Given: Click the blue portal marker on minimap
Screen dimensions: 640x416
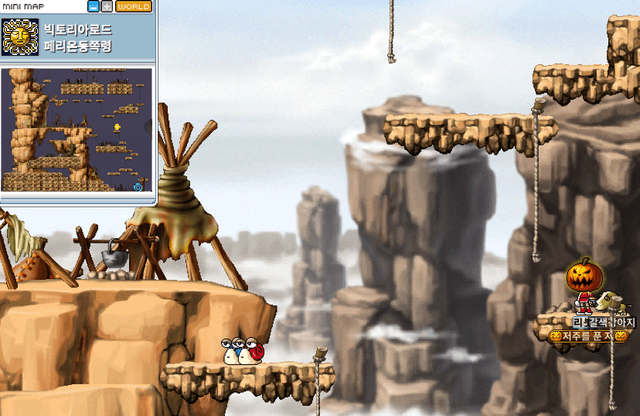Looking at the screenshot, I should click(x=138, y=186).
